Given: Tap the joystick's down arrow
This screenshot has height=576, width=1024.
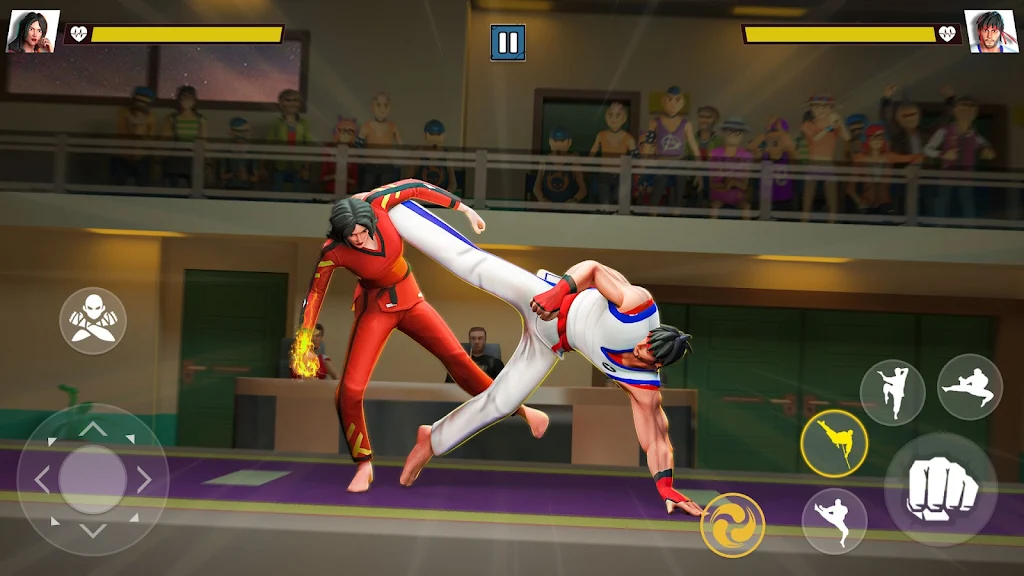Looking at the screenshot, I should (93, 531).
